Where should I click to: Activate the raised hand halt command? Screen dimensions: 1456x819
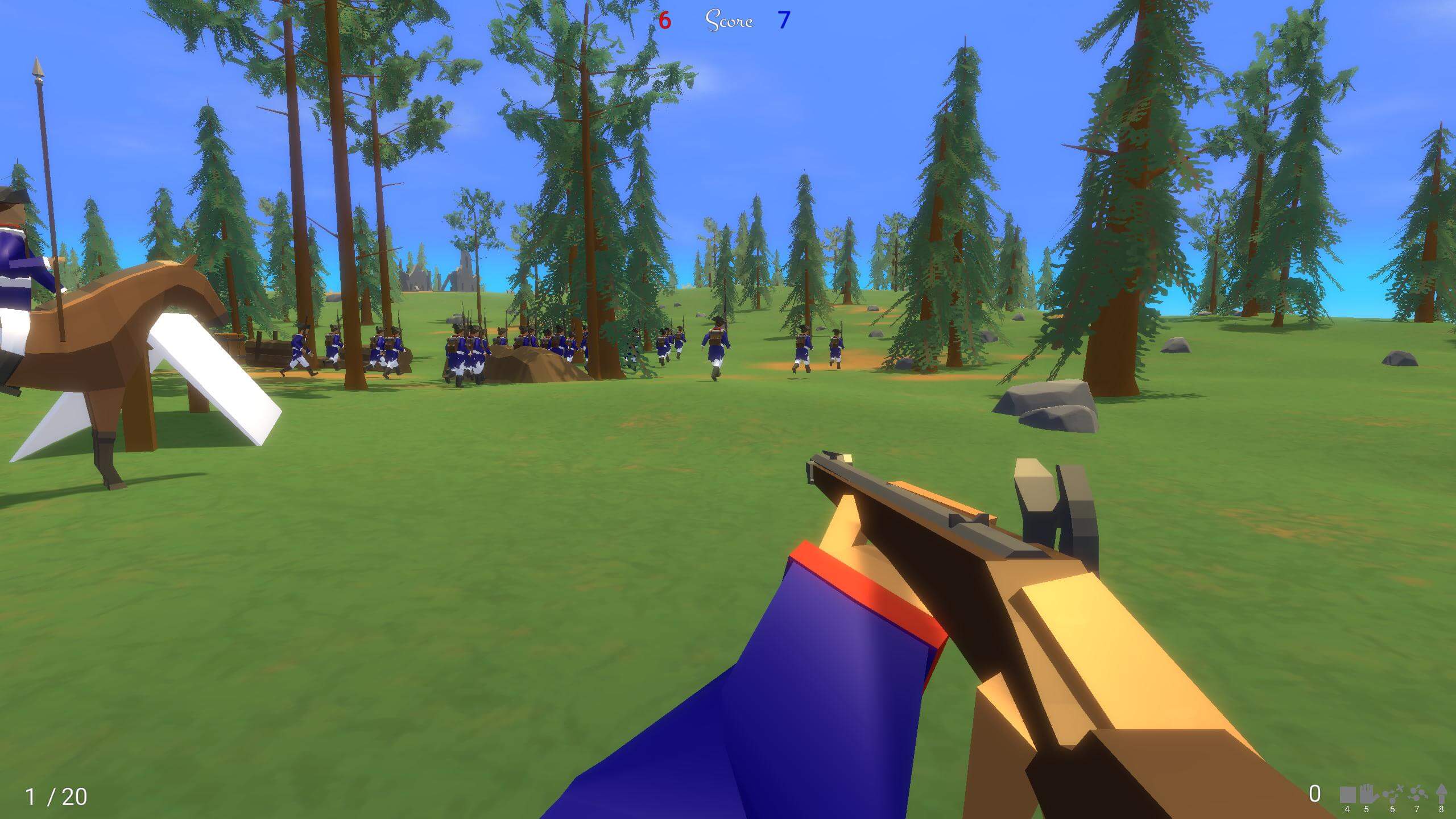[1366, 795]
